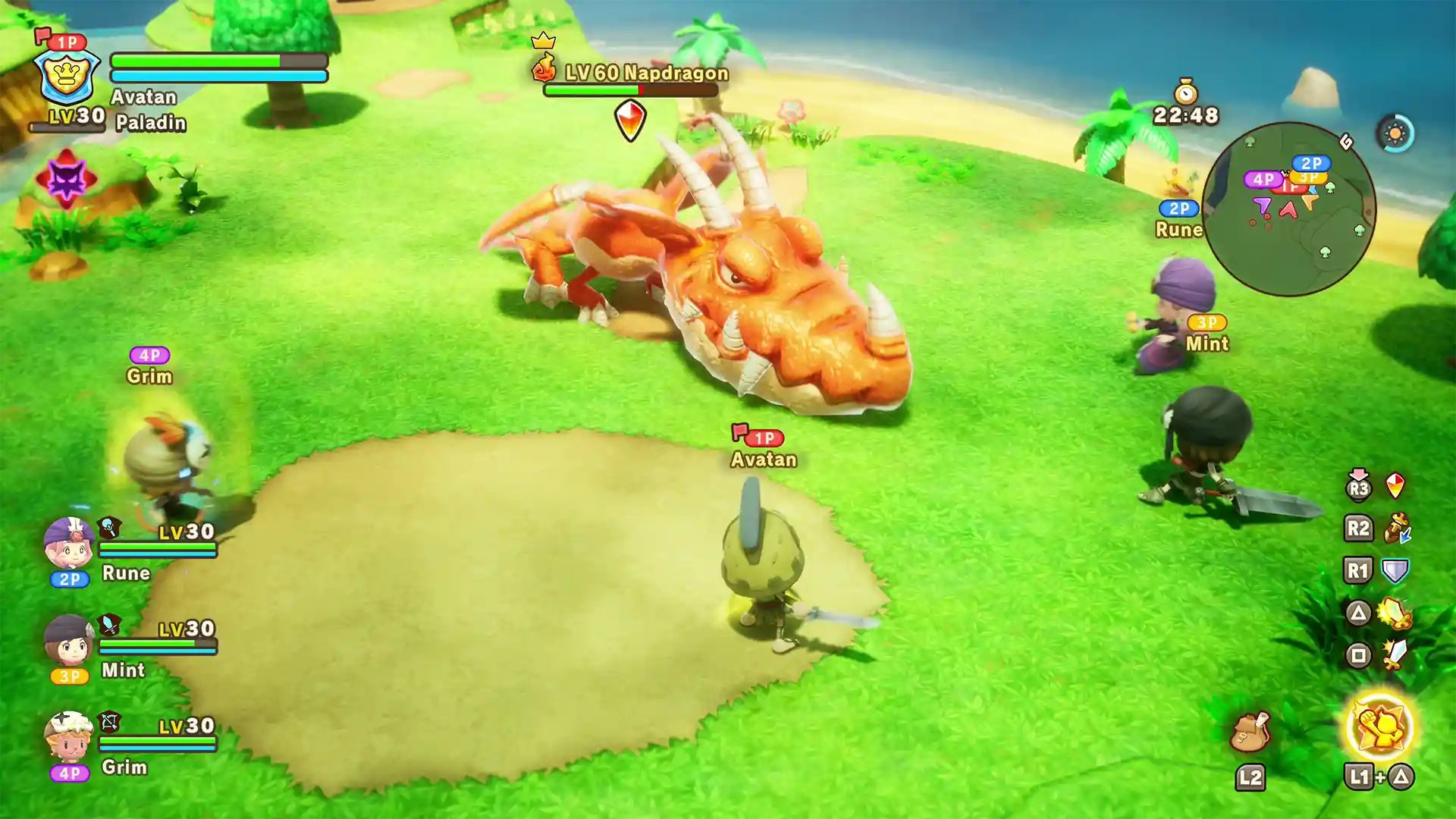
Task: Click the purple enemy emblem below Avatan's portrait
Action: tap(66, 176)
